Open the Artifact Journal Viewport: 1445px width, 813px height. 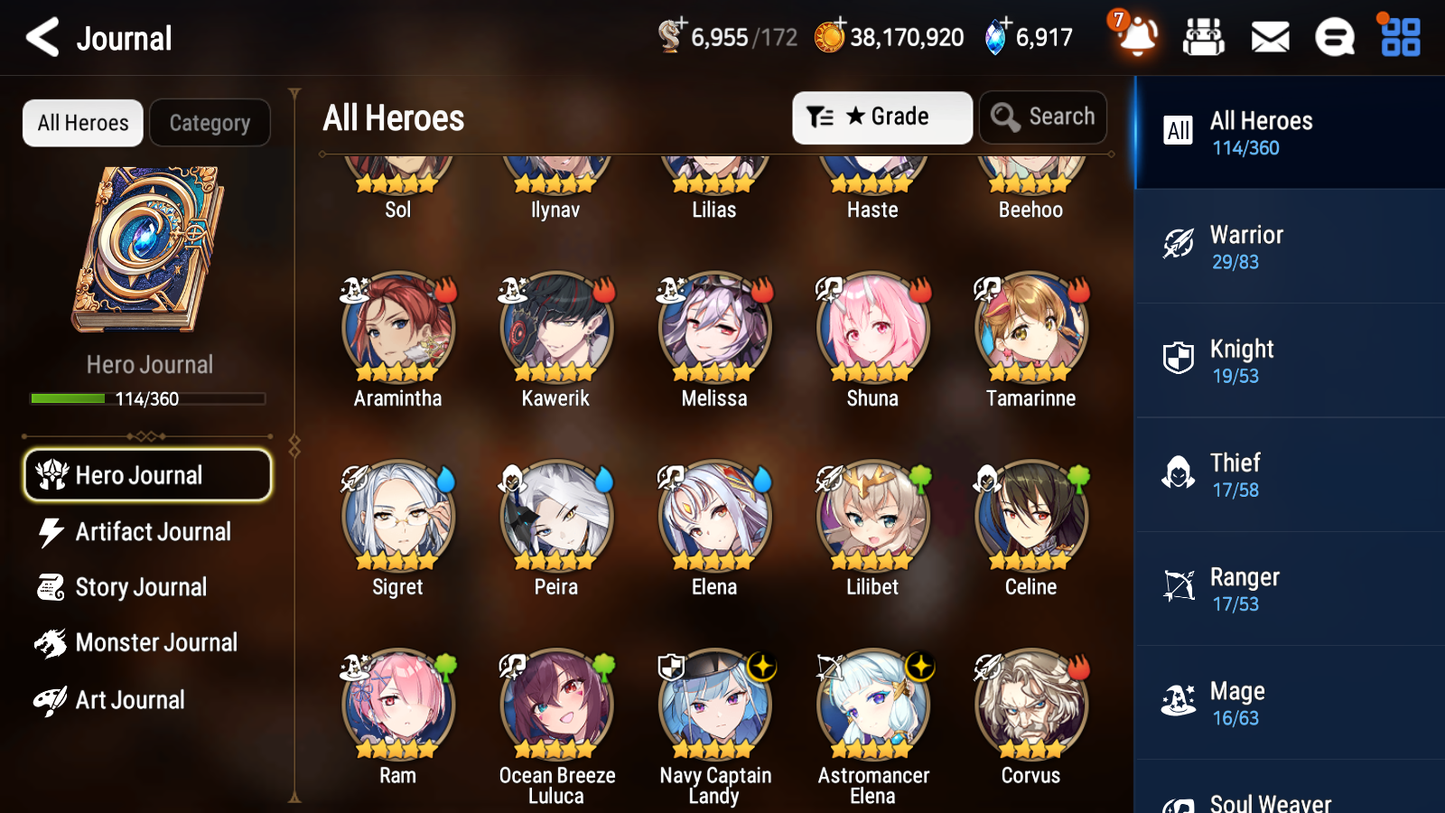pos(150,531)
